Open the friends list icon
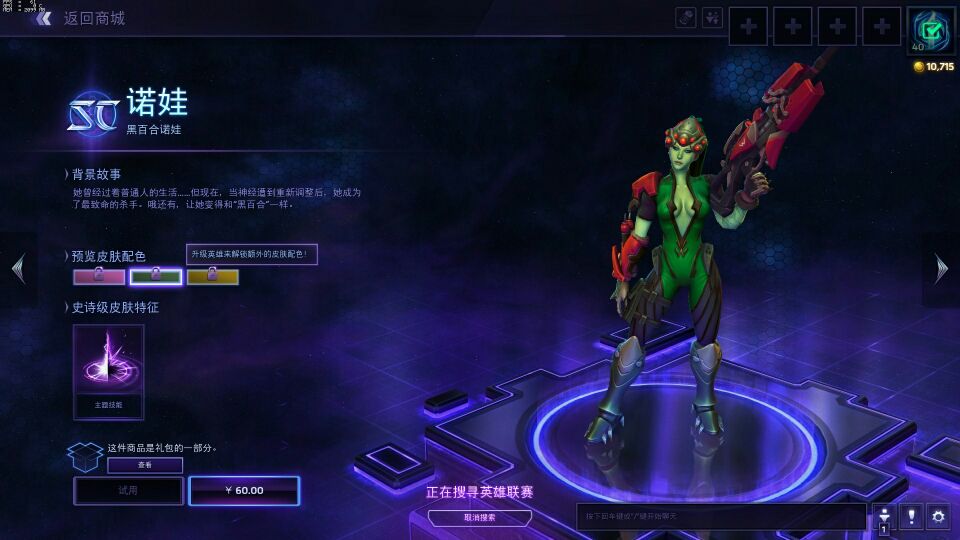Viewport: 960px width, 540px height. coord(884,516)
